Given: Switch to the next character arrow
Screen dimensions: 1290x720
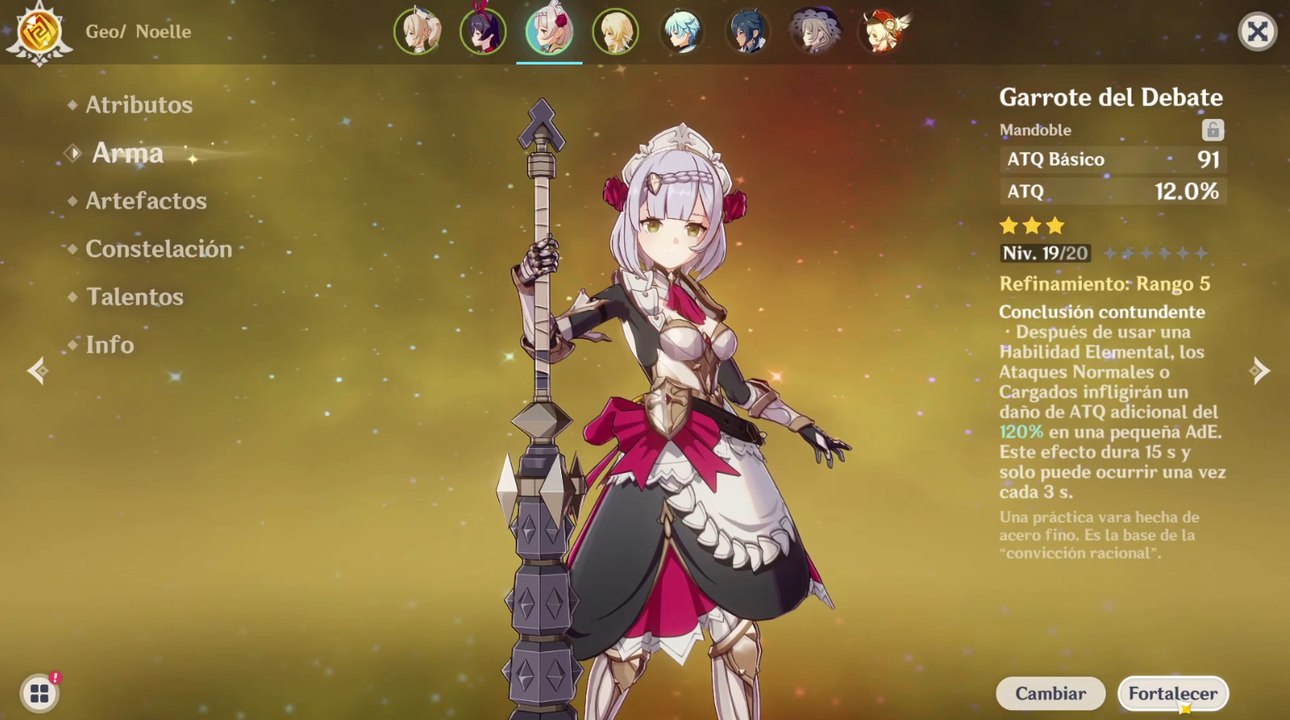Looking at the screenshot, I should pos(1260,371).
